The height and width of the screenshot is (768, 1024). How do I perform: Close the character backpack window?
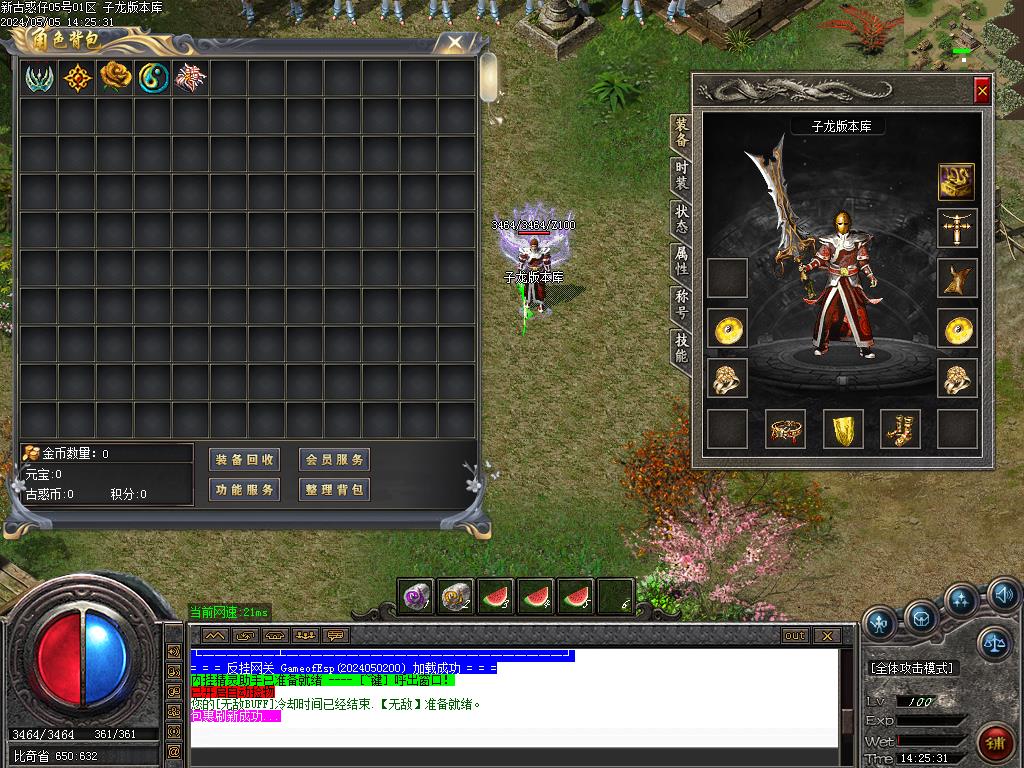click(x=455, y=42)
